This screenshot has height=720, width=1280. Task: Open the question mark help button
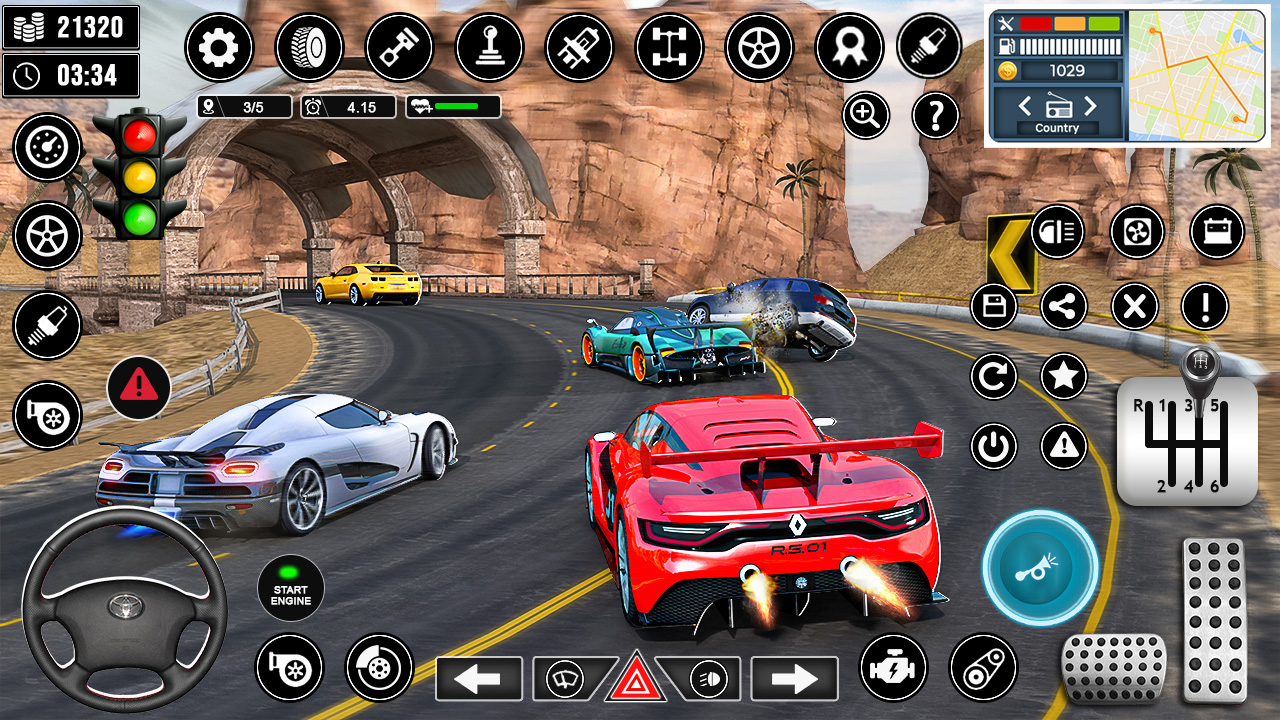point(936,116)
